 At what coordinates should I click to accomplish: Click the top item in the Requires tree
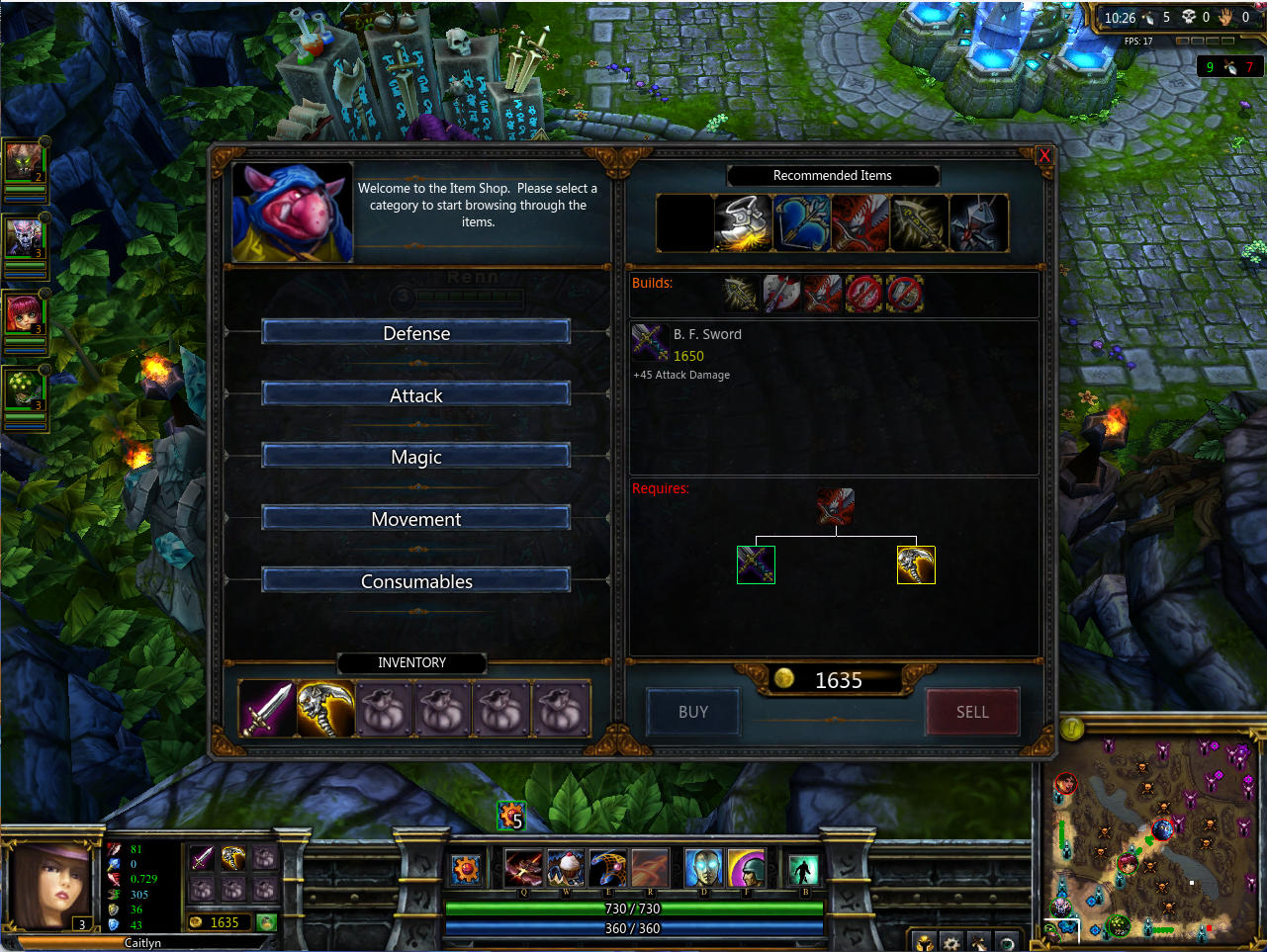(836, 506)
